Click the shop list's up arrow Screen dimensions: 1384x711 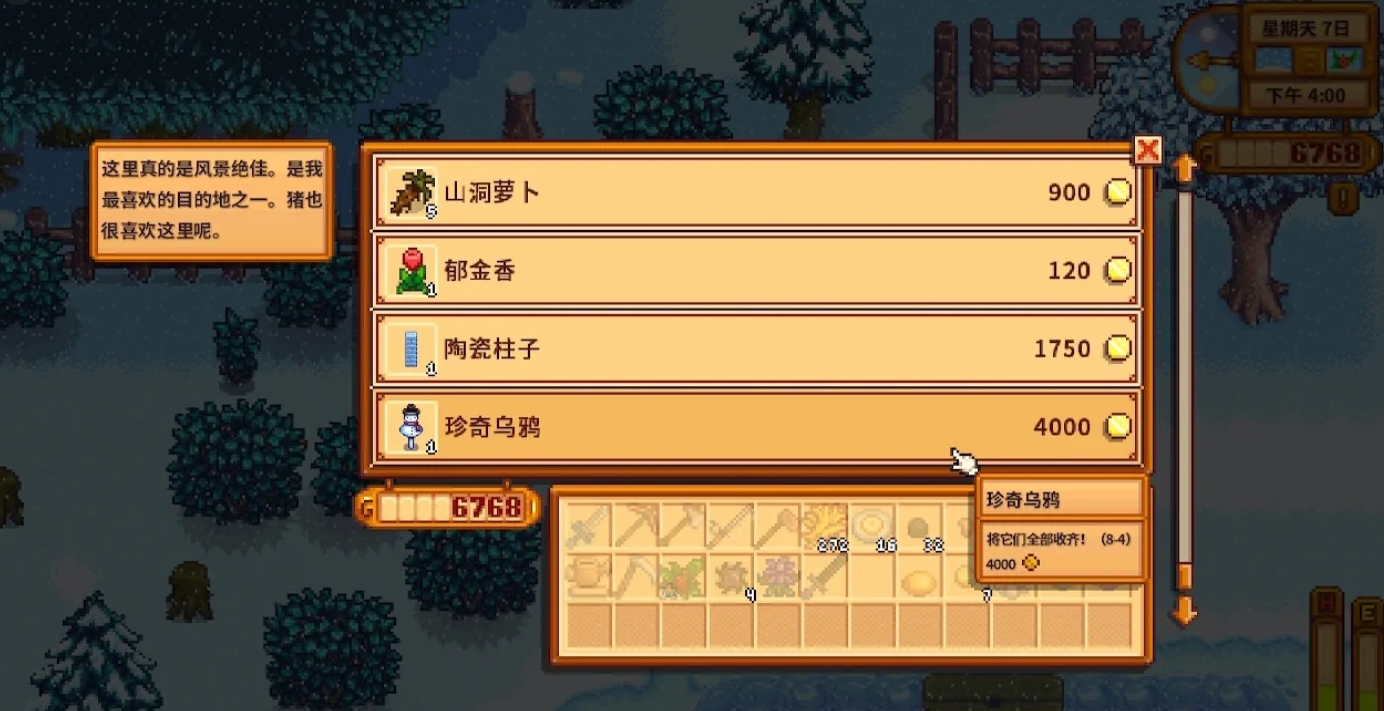point(1184,168)
